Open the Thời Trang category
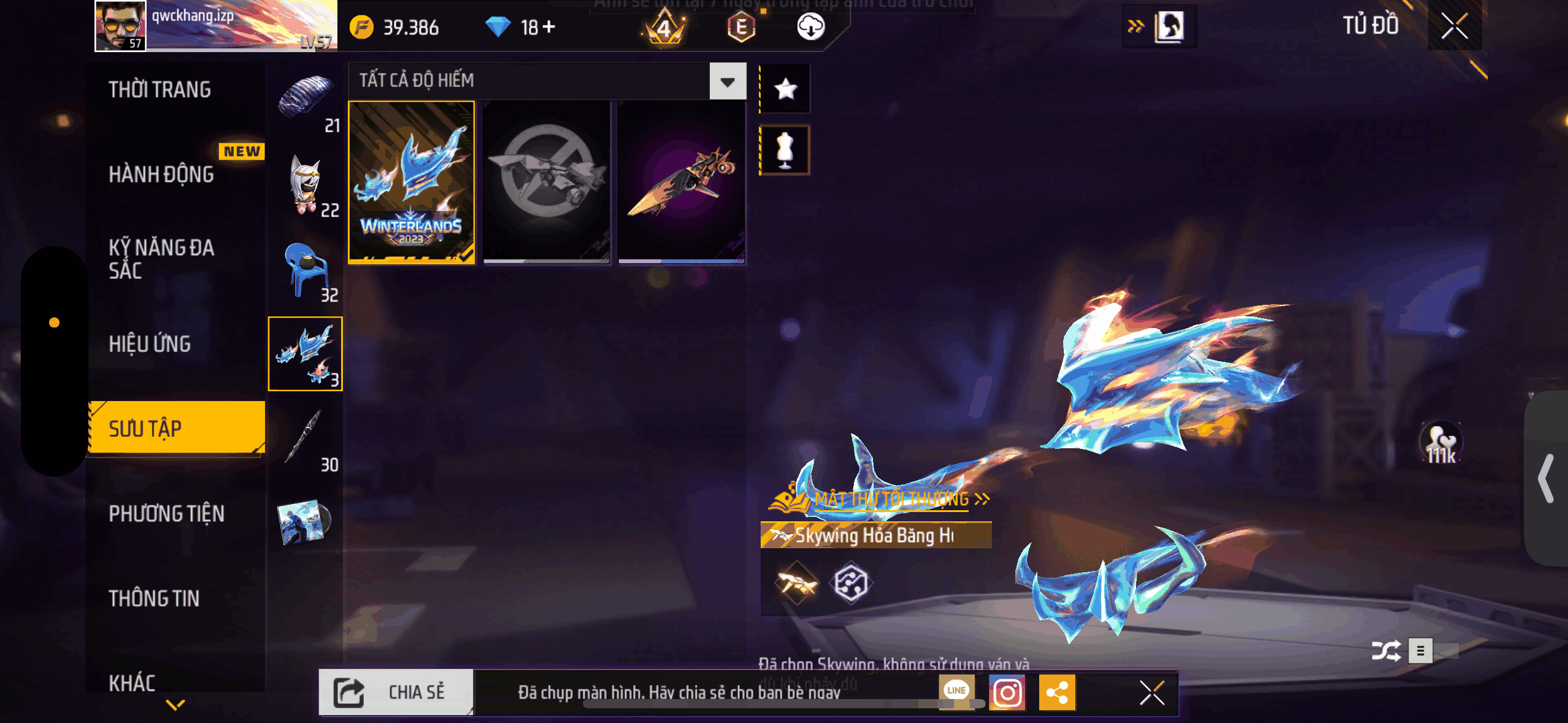Screen dimensions: 1568x723 click(159, 90)
